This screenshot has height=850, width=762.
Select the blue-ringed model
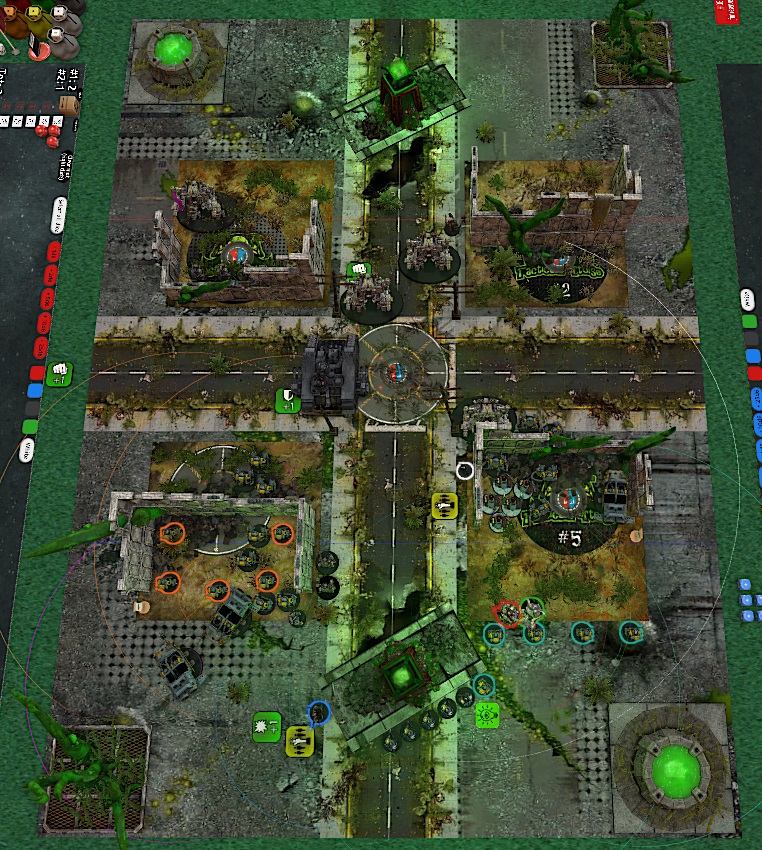319,713
